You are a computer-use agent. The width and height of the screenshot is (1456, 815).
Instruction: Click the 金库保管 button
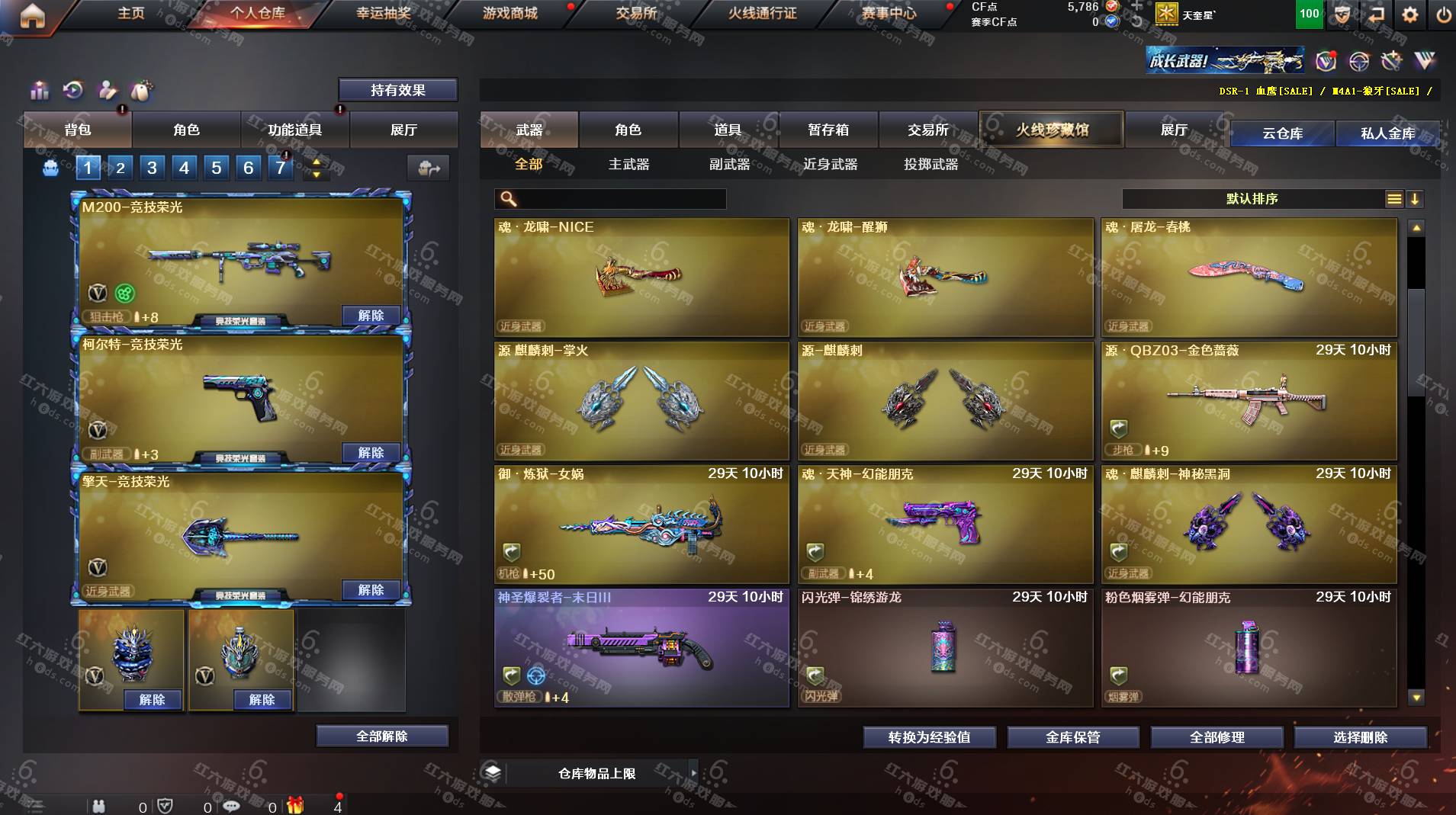click(x=1072, y=737)
